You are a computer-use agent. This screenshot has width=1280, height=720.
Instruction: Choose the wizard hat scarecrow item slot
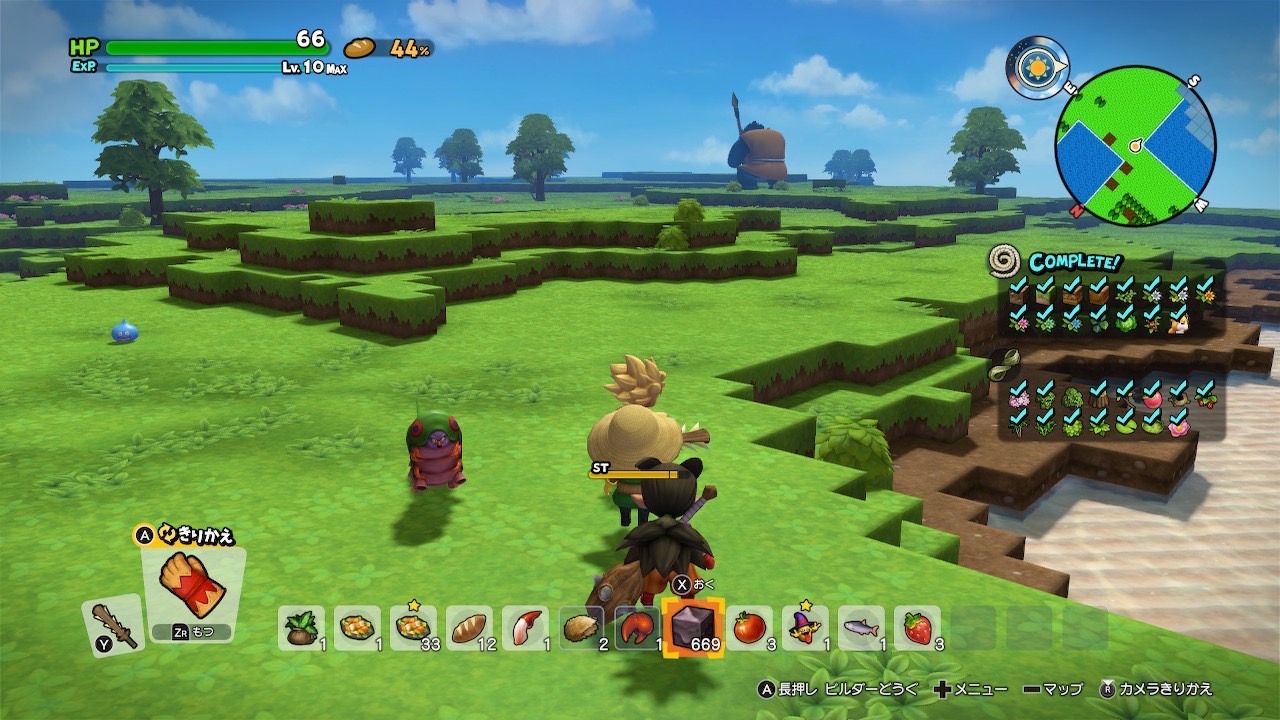pyautogui.click(x=805, y=628)
